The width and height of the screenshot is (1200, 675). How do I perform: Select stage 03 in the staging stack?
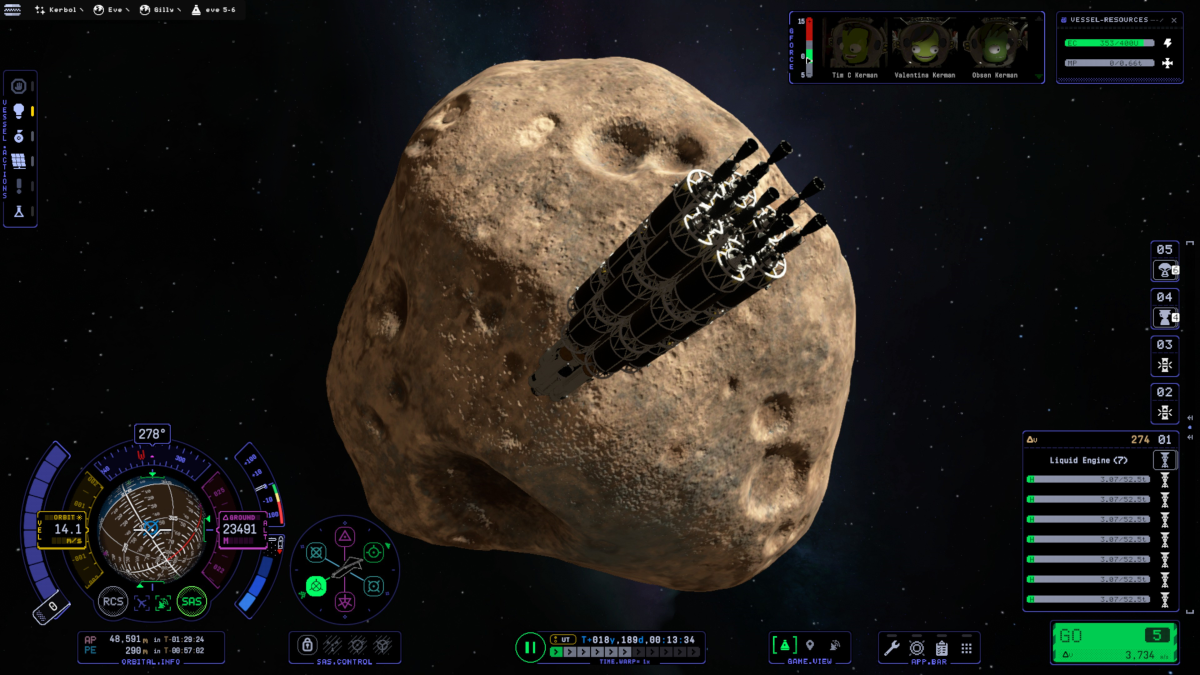click(x=1165, y=355)
